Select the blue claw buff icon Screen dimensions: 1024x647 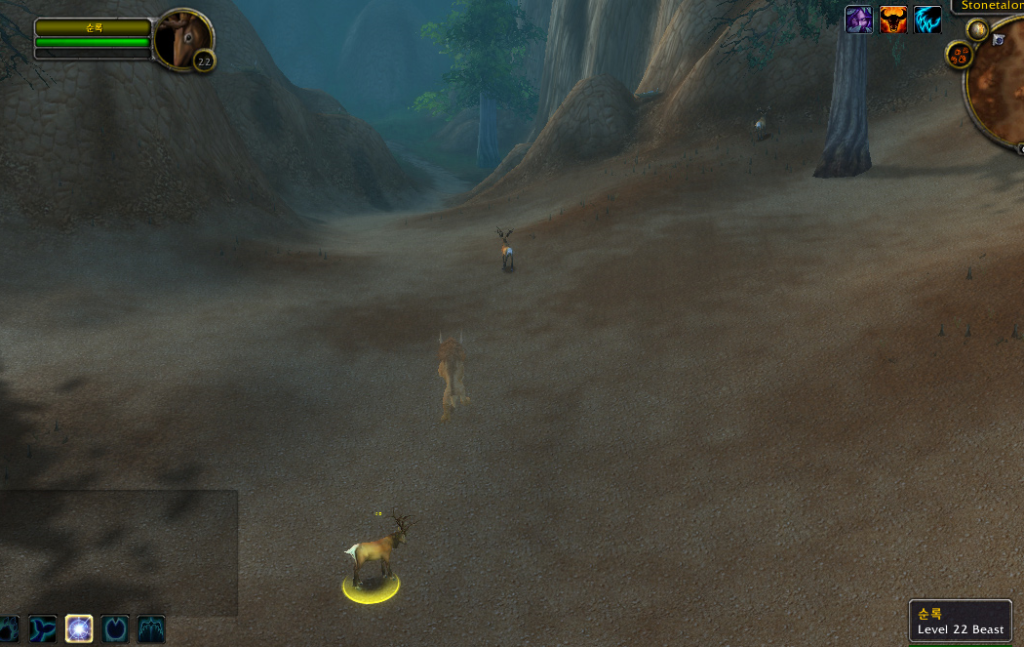tap(928, 19)
